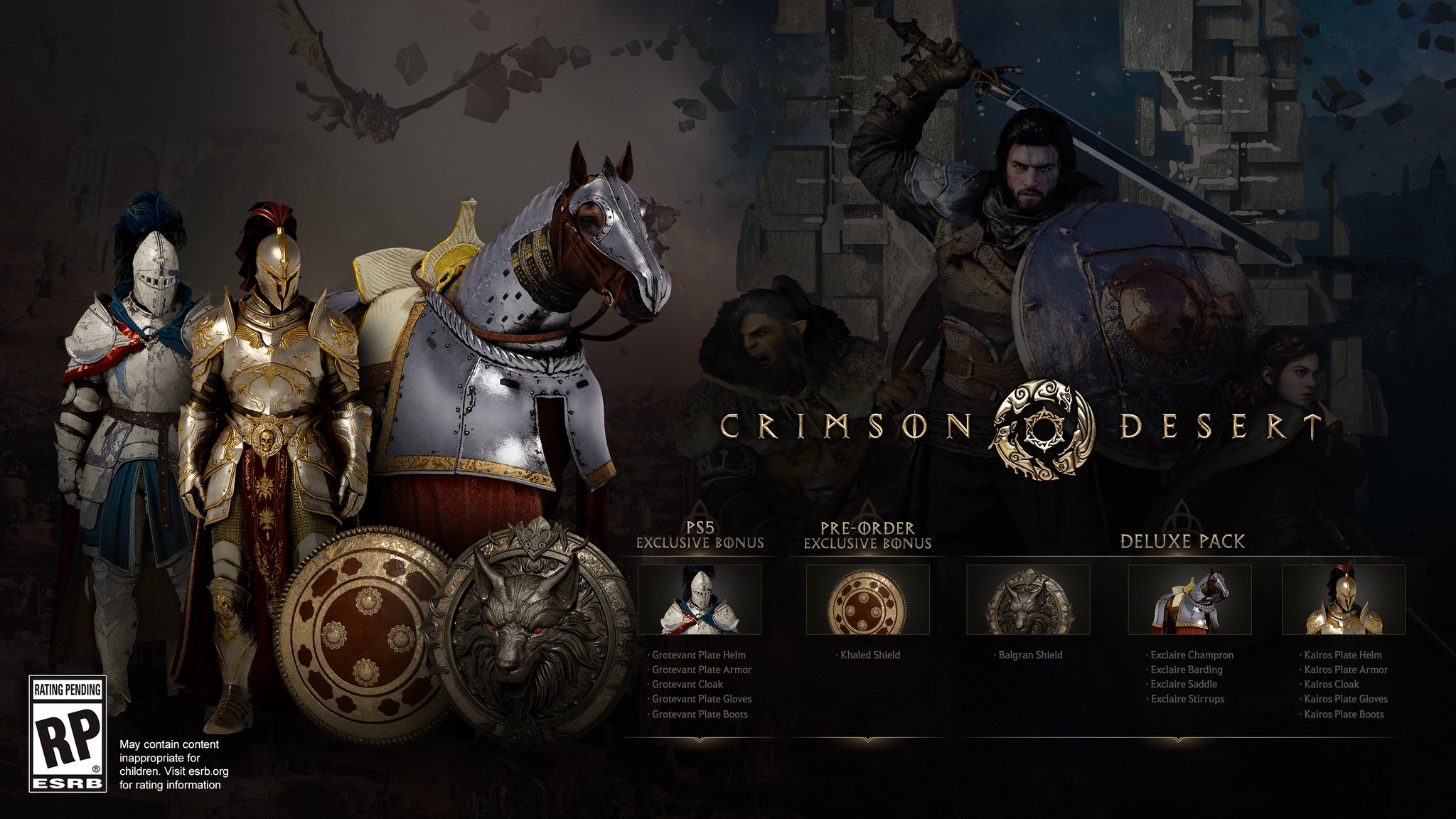Select the Grotevant plate armor thumbnail
This screenshot has width=1456, height=819.
pyautogui.click(x=700, y=599)
